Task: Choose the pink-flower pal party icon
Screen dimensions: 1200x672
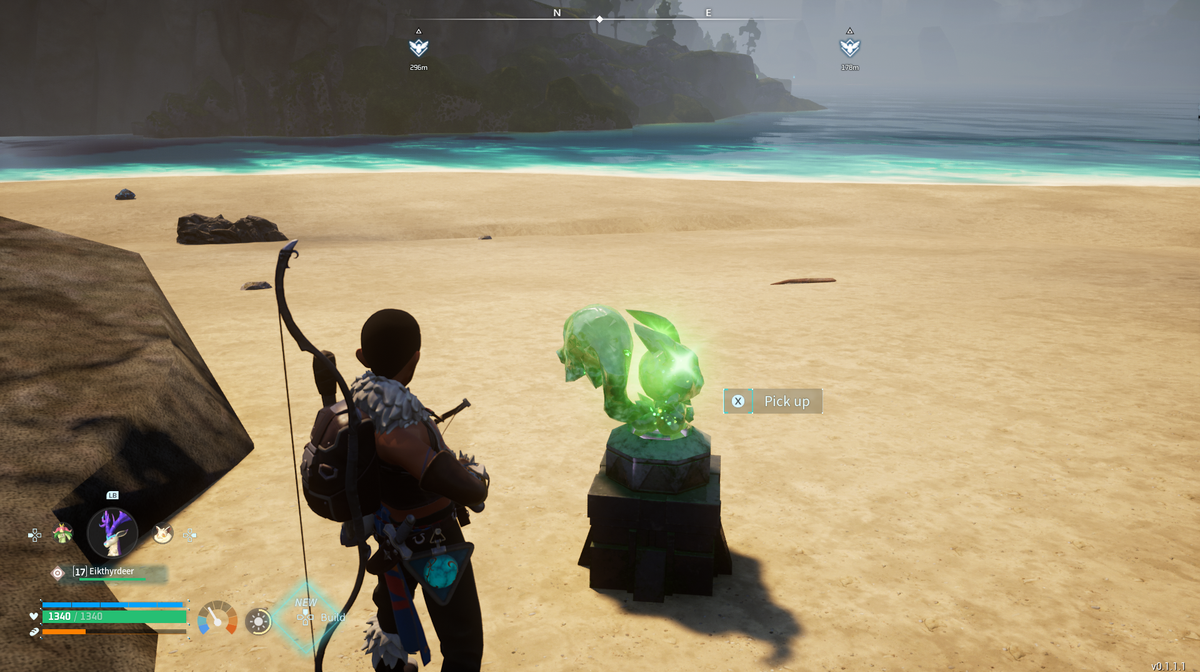Action: 63,533
